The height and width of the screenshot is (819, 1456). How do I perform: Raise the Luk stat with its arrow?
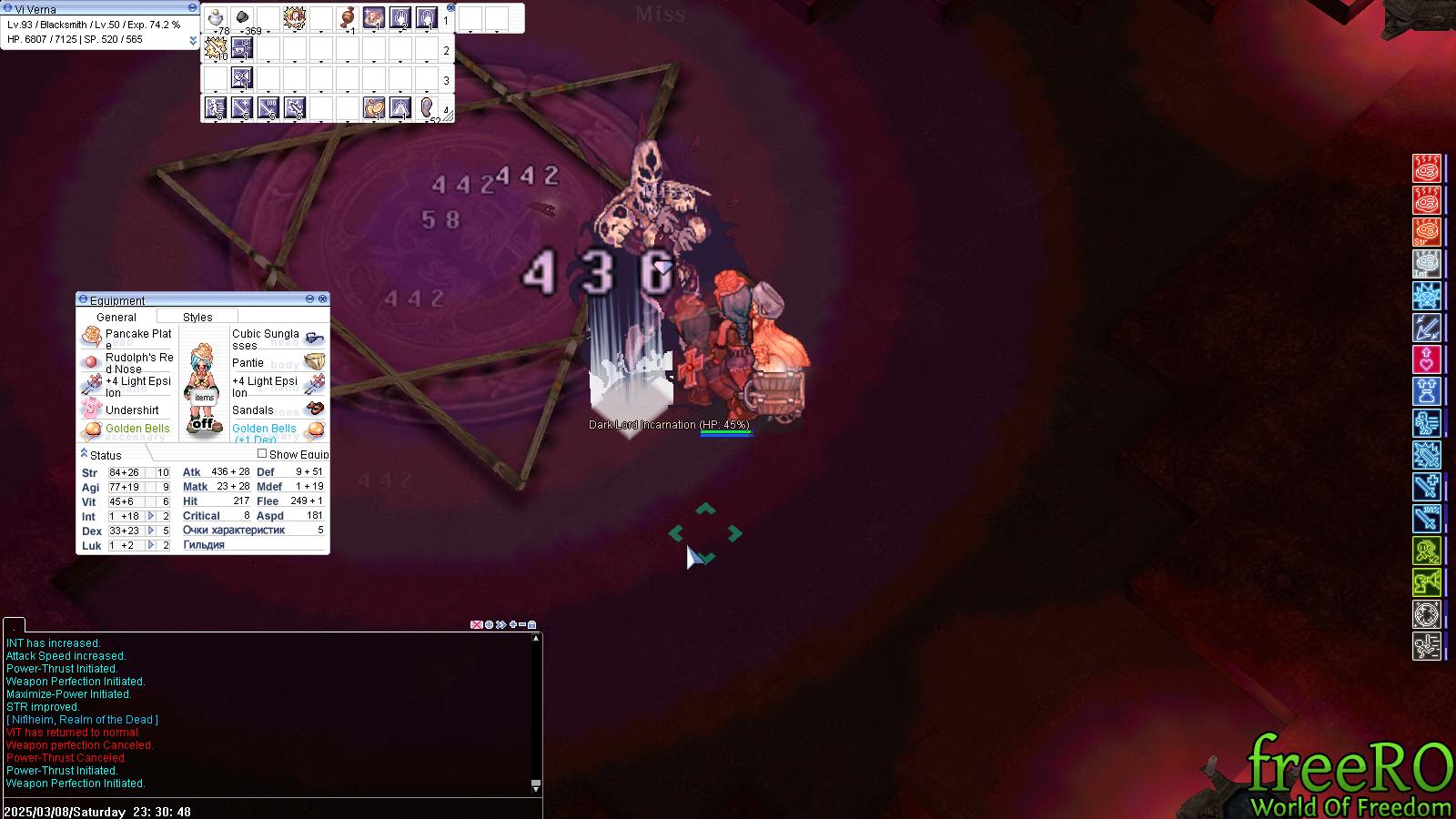(152, 545)
